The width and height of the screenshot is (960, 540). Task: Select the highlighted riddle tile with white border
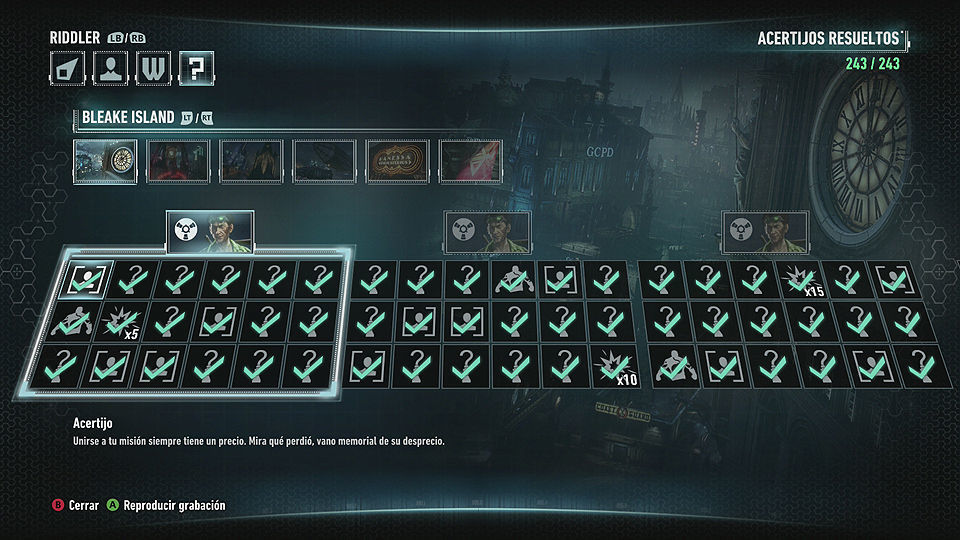tap(85, 279)
